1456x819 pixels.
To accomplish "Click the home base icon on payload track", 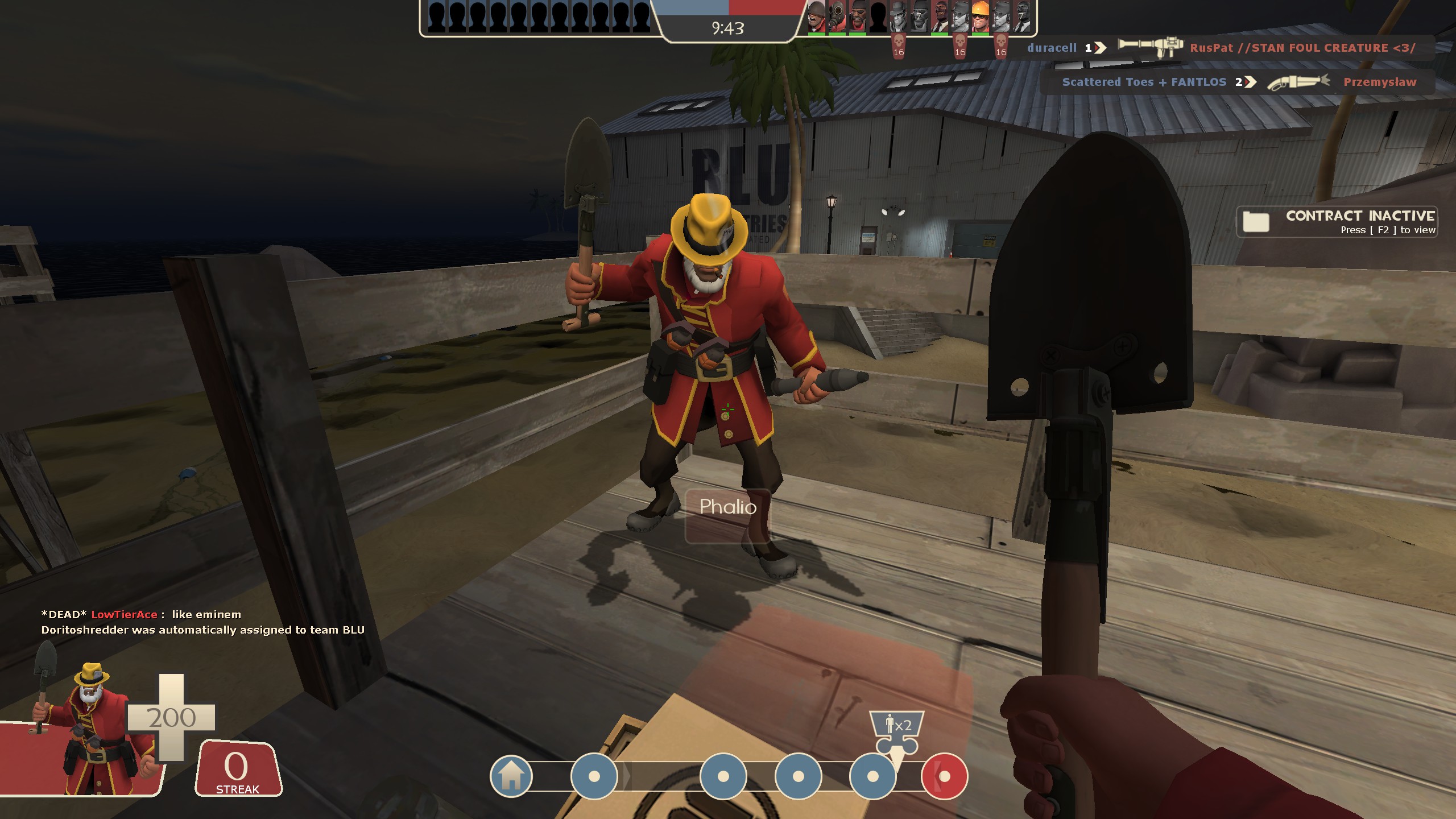I will pyautogui.click(x=511, y=776).
